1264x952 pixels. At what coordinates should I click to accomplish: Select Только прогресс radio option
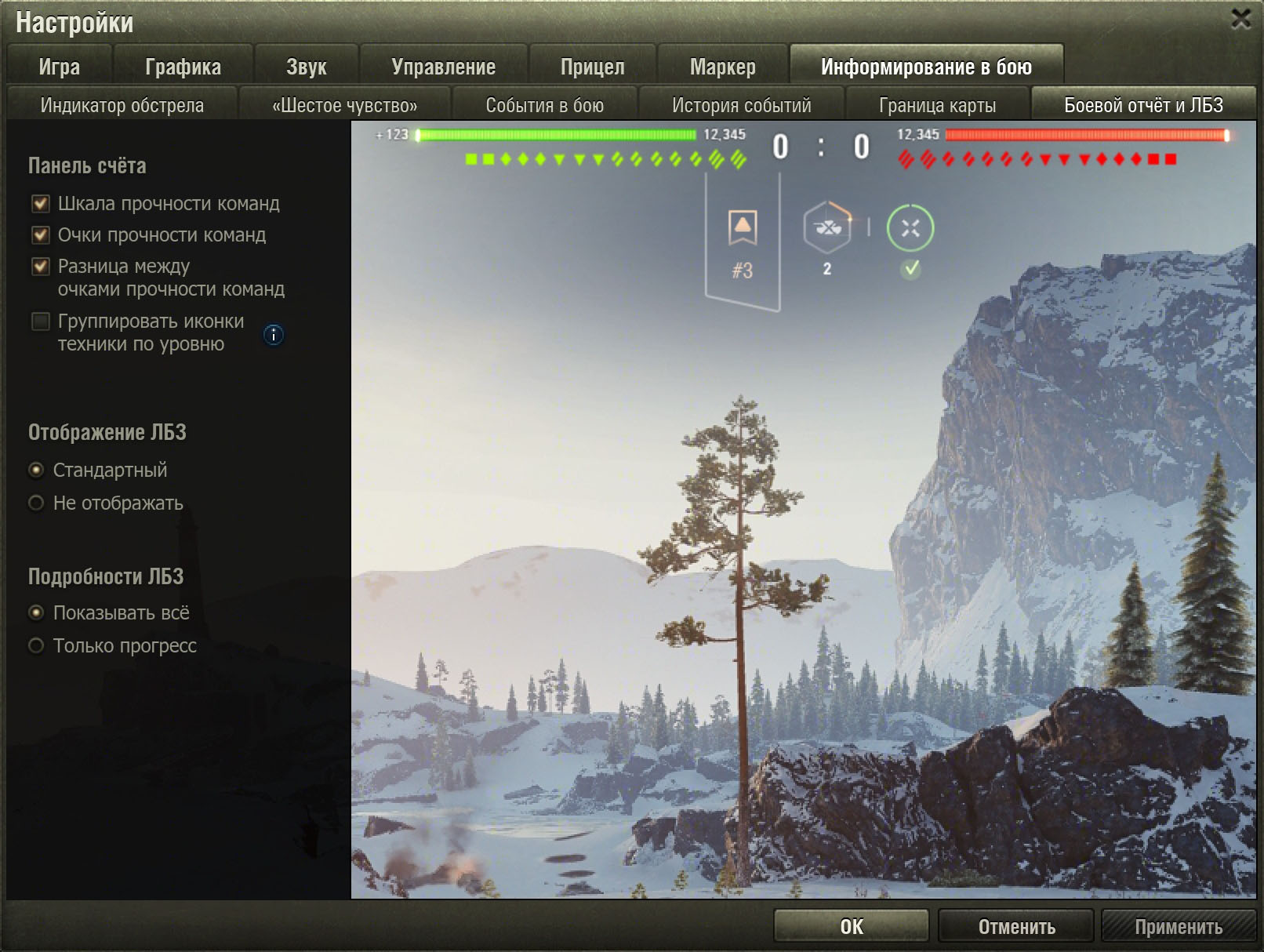[36, 645]
